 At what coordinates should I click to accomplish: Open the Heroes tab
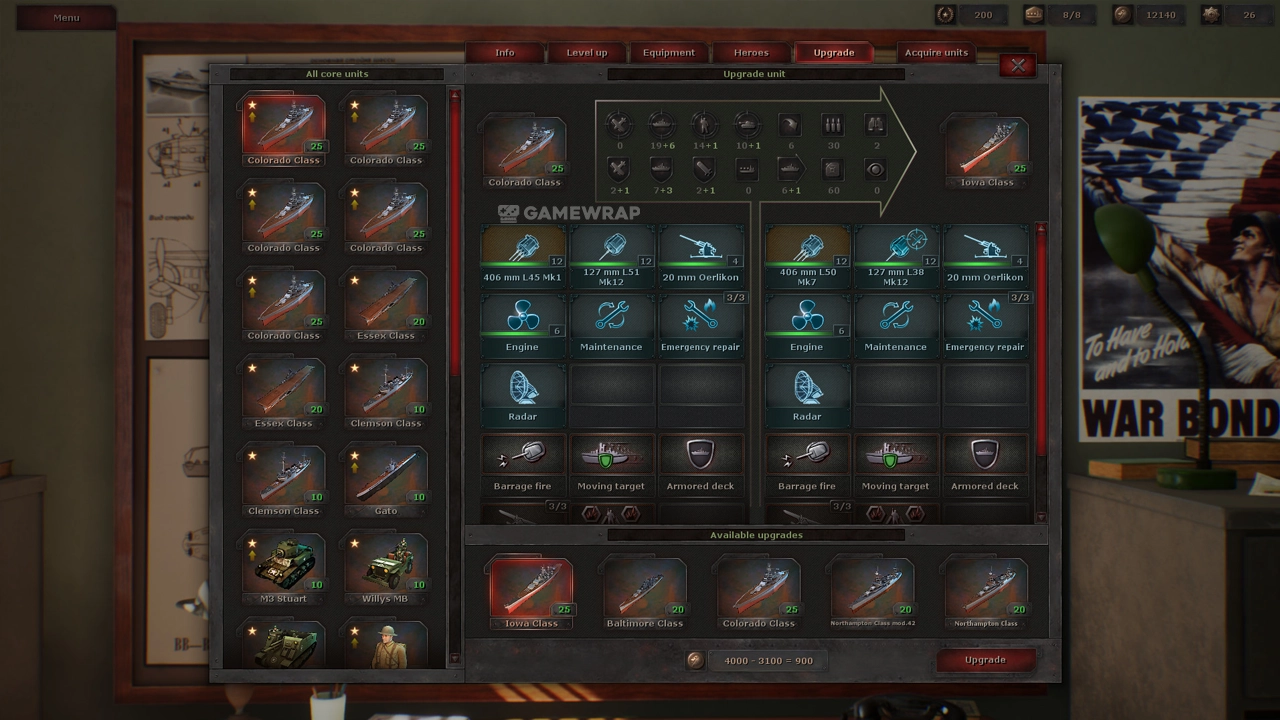(x=751, y=53)
